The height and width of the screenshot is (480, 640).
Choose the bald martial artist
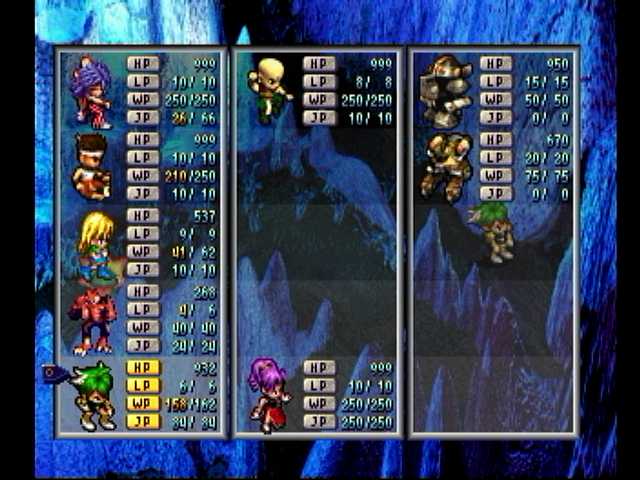(268, 90)
